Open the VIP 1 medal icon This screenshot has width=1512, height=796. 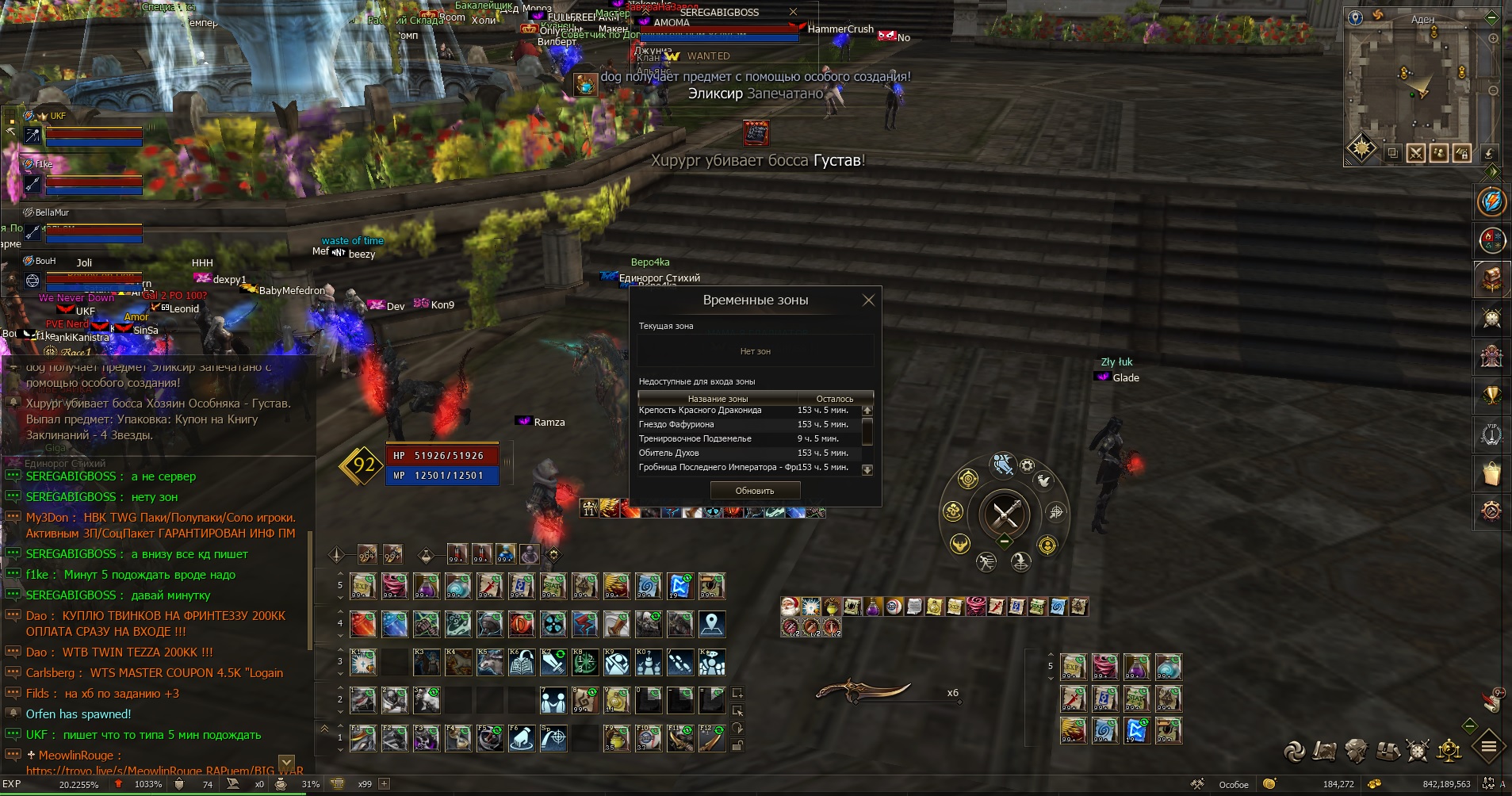(x=1491, y=434)
